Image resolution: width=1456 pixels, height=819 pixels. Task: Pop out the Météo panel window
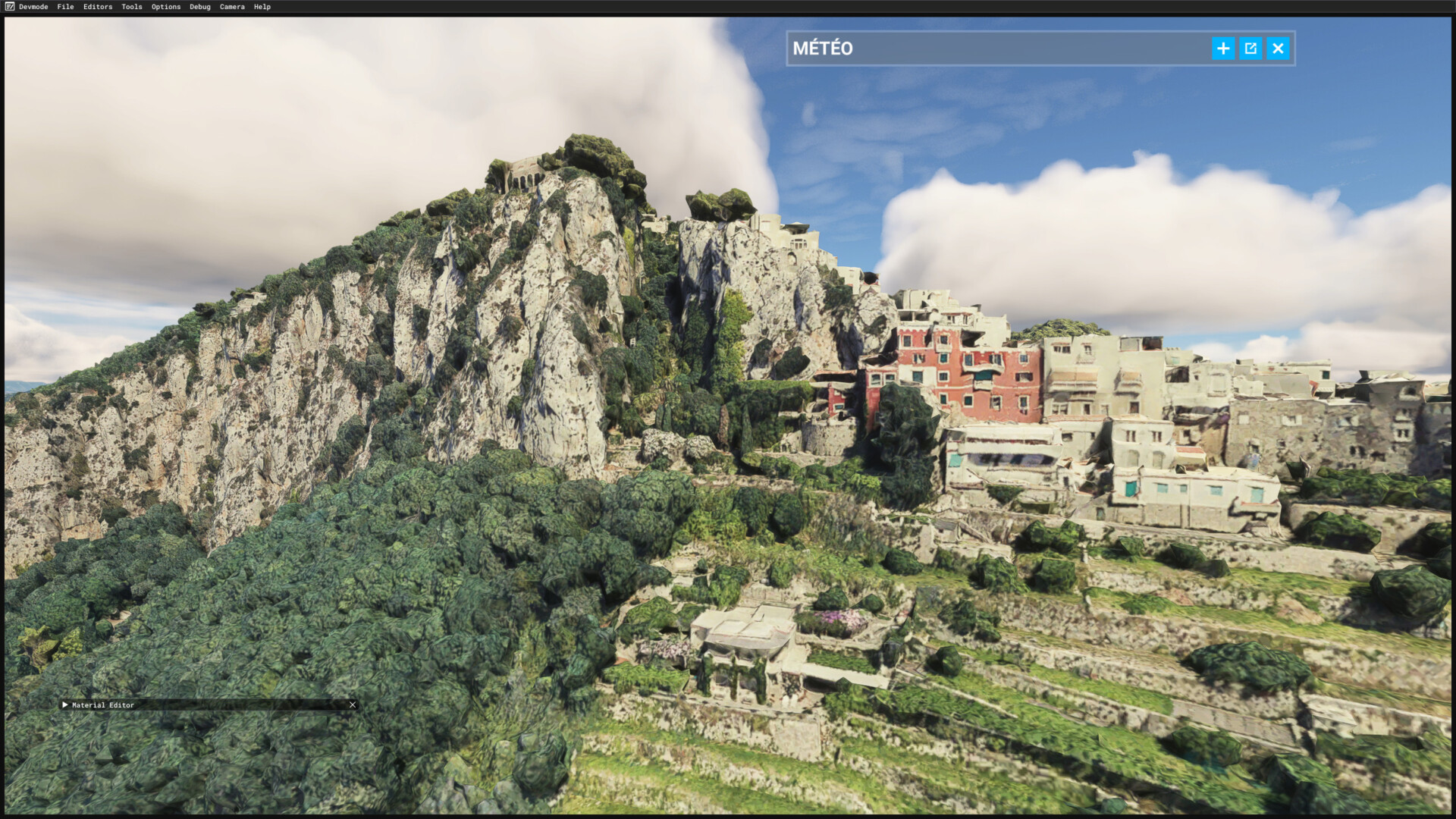(x=1250, y=49)
